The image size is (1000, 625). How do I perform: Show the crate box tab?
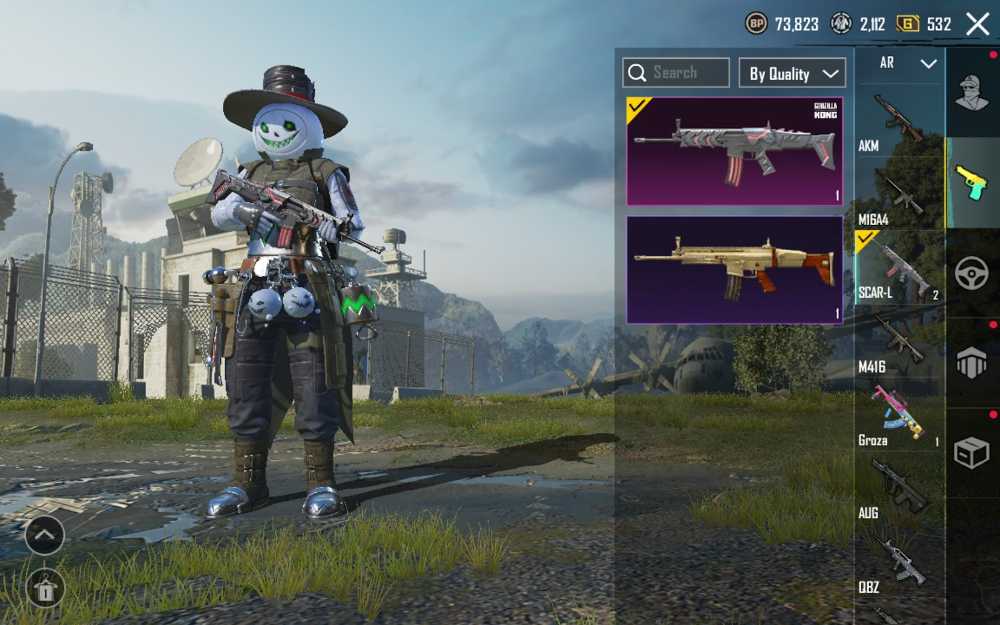(971, 453)
